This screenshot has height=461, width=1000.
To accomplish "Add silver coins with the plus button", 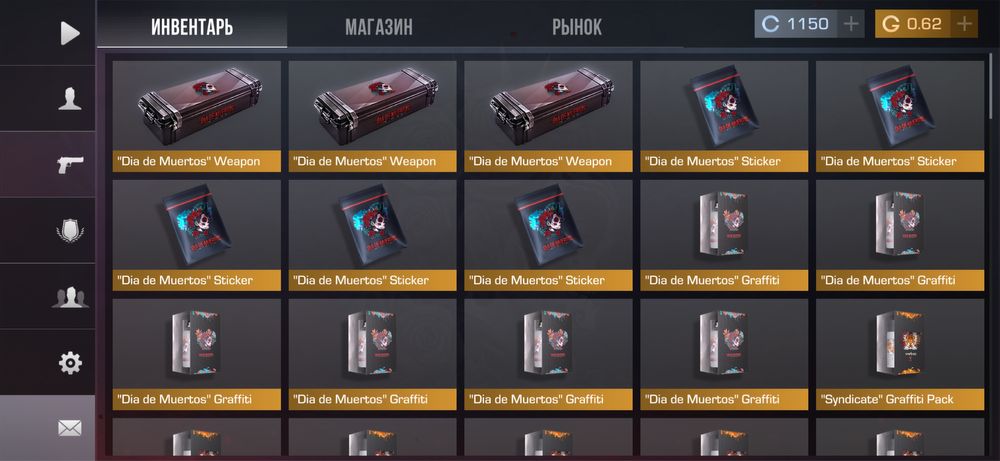I will pos(851,24).
